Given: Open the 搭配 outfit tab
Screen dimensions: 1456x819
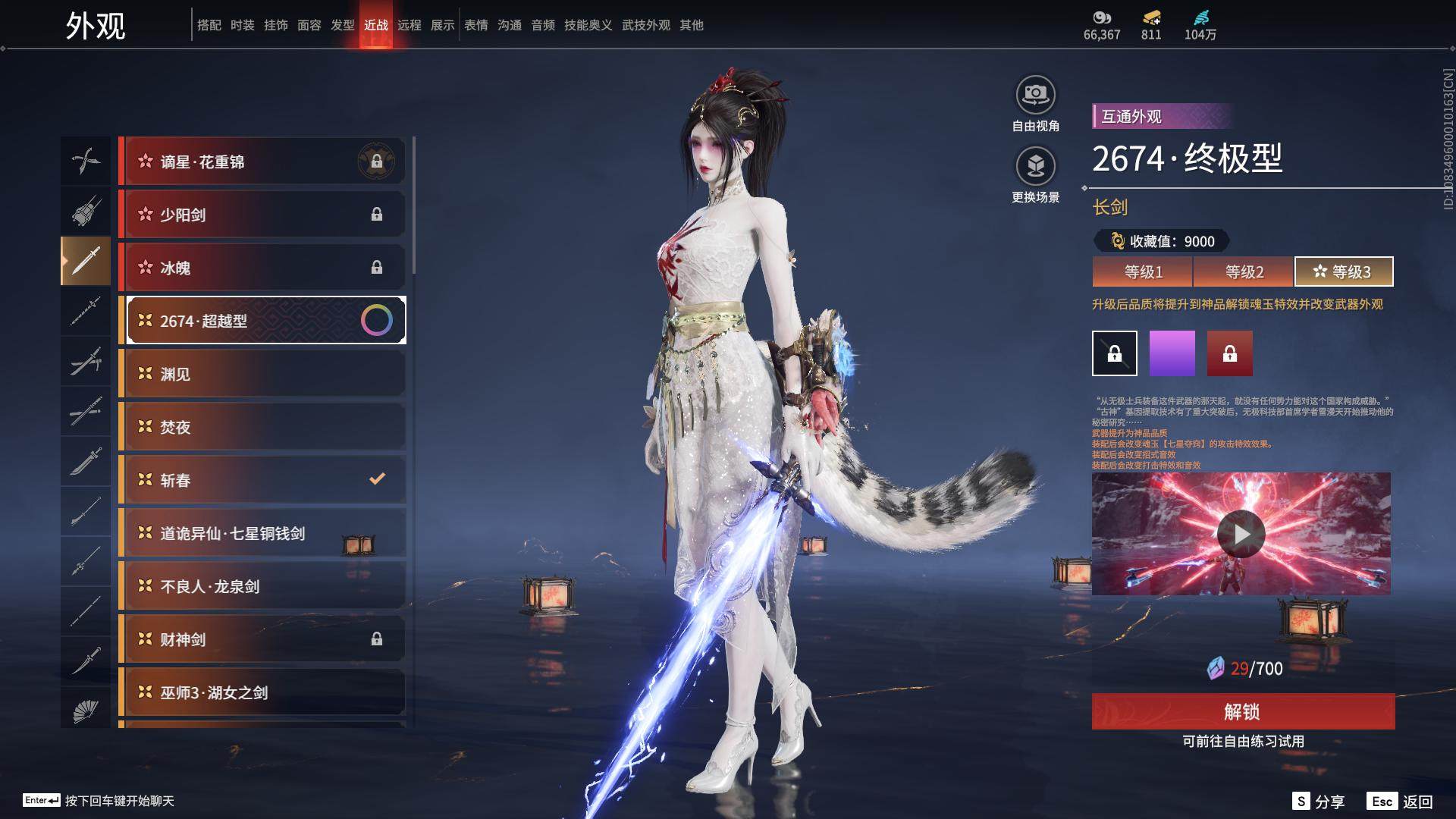Looking at the screenshot, I should pyautogui.click(x=209, y=25).
